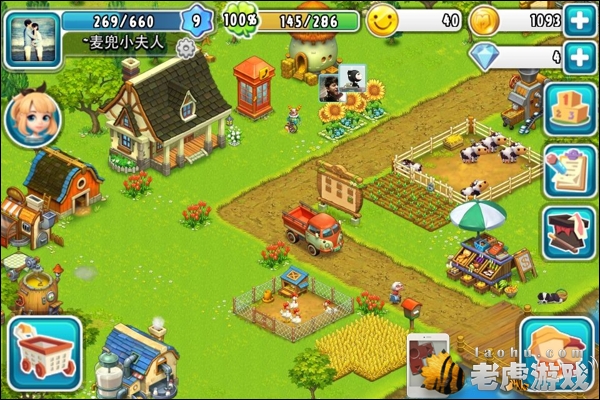Open the clipboard task list
600x400 pixels.
coord(570,170)
